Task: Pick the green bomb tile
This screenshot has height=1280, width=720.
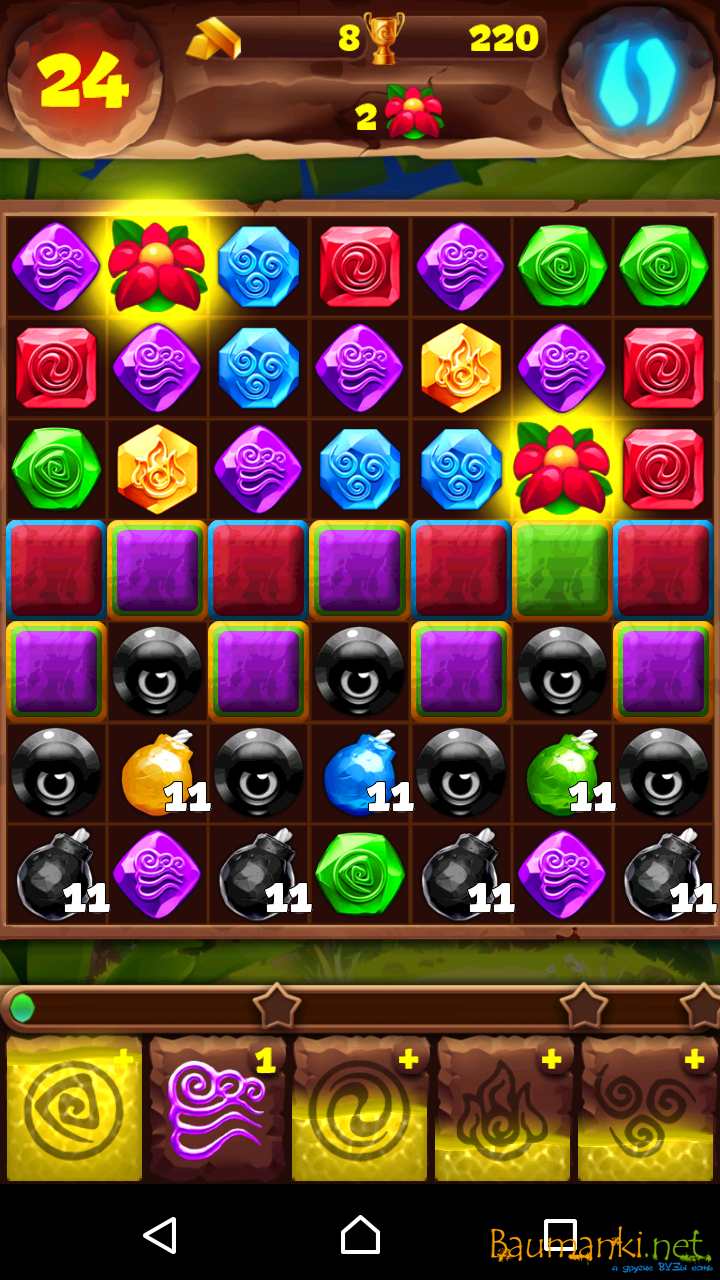Action: (560, 772)
